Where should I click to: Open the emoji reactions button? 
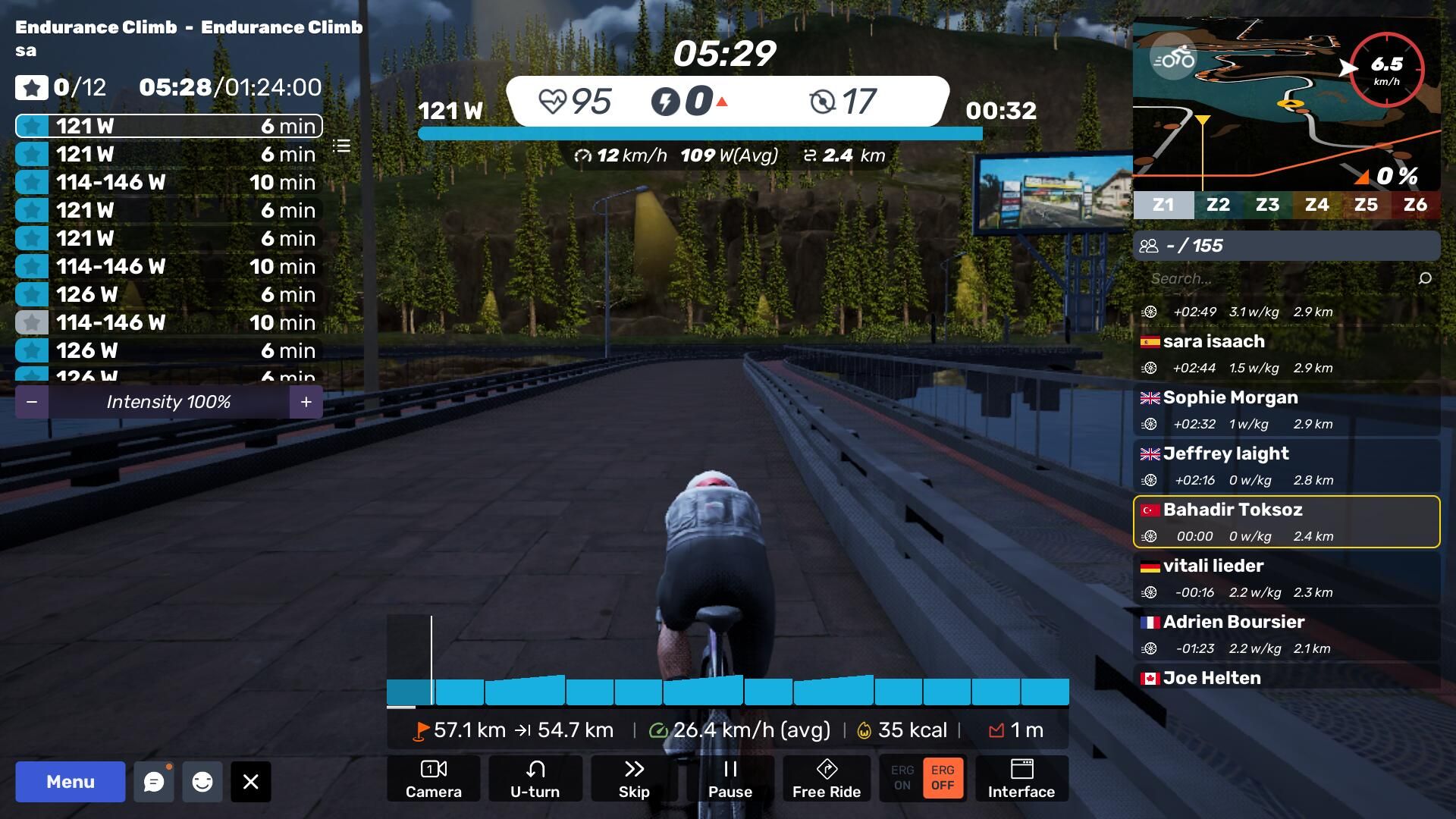pyautogui.click(x=202, y=782)
